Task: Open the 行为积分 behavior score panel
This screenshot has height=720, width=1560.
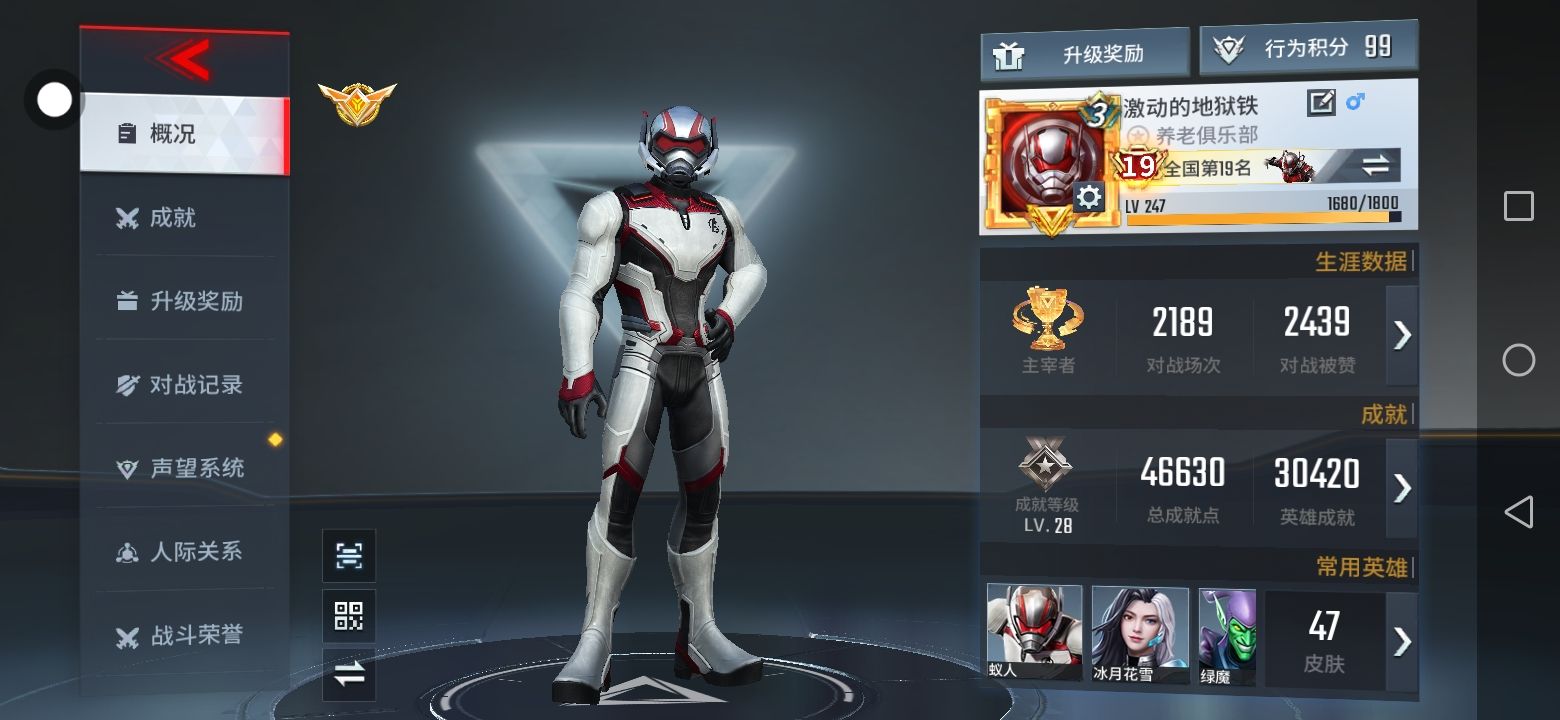Action: (x=1308, y=48)
